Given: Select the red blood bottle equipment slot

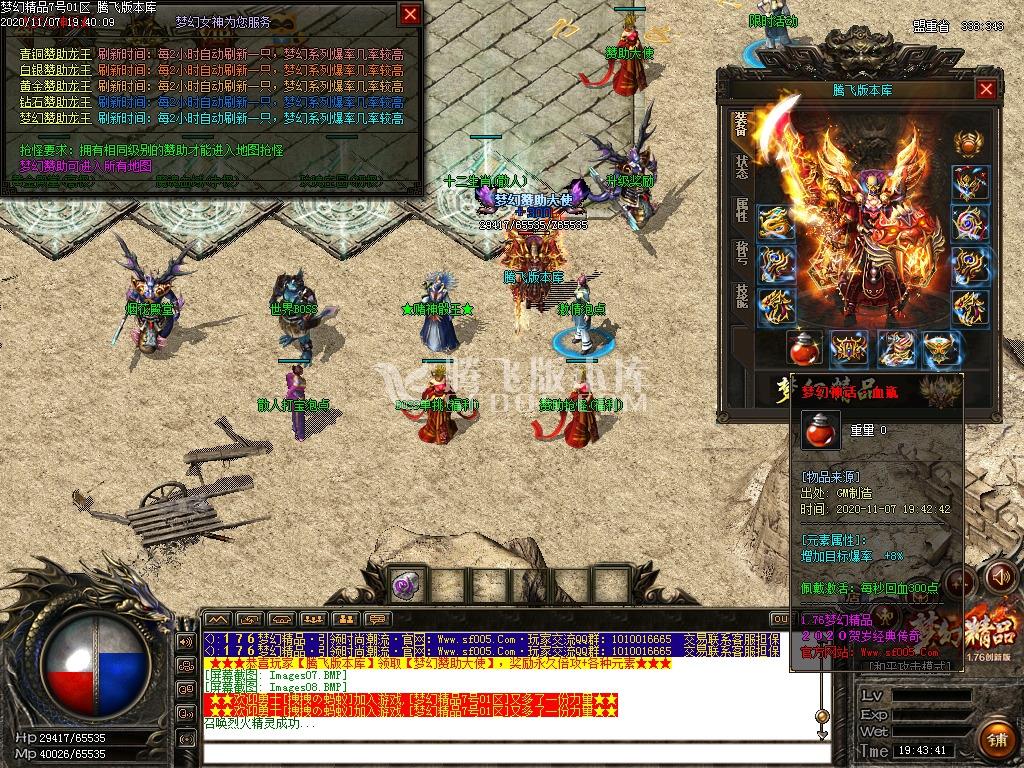Looking at the screenshot, I should tap(805, 349).
